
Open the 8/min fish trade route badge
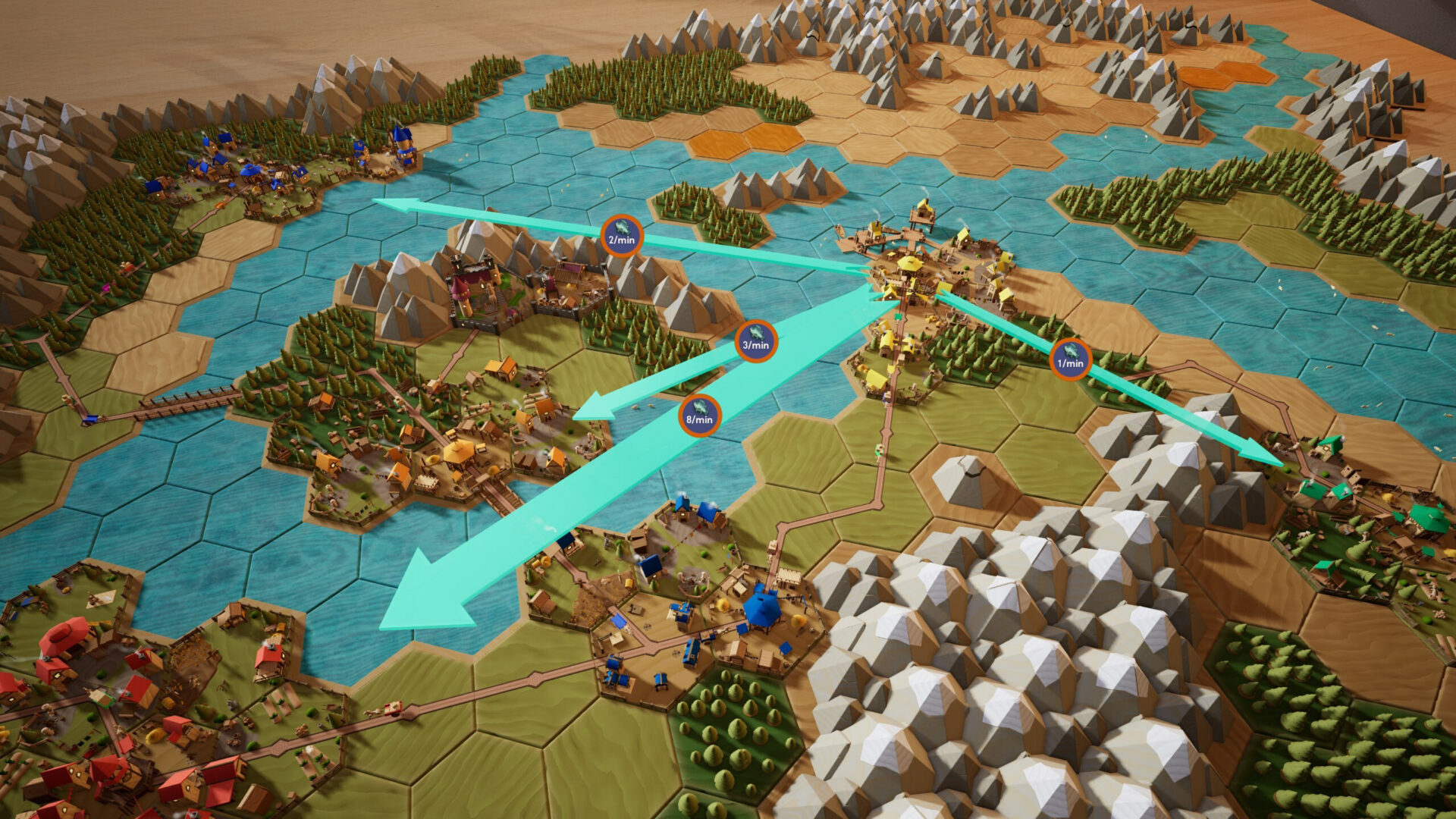click(699, 415)
